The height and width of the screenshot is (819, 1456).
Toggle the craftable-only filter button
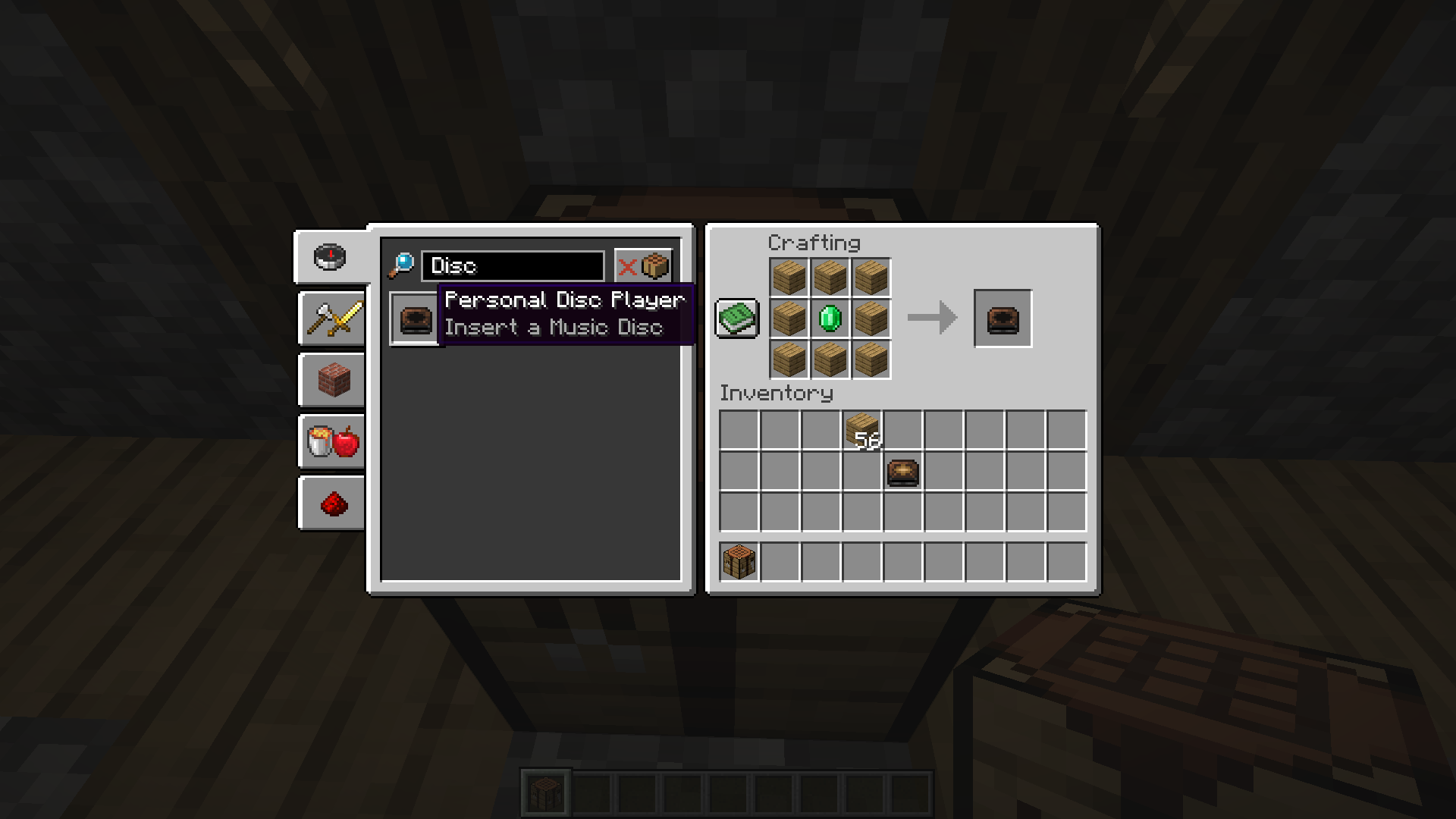click(643, 265)
